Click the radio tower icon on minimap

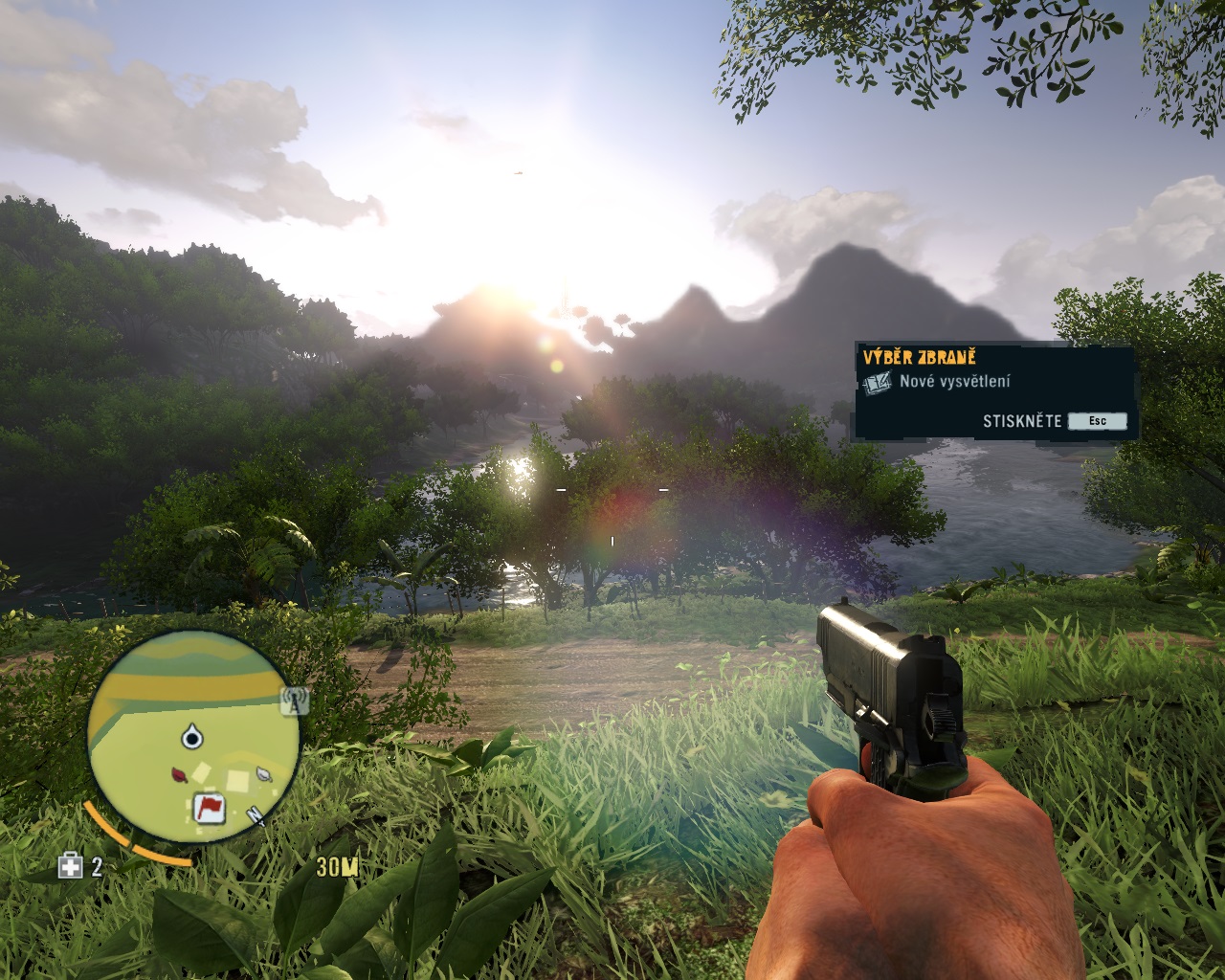click(x=295, y=701)
